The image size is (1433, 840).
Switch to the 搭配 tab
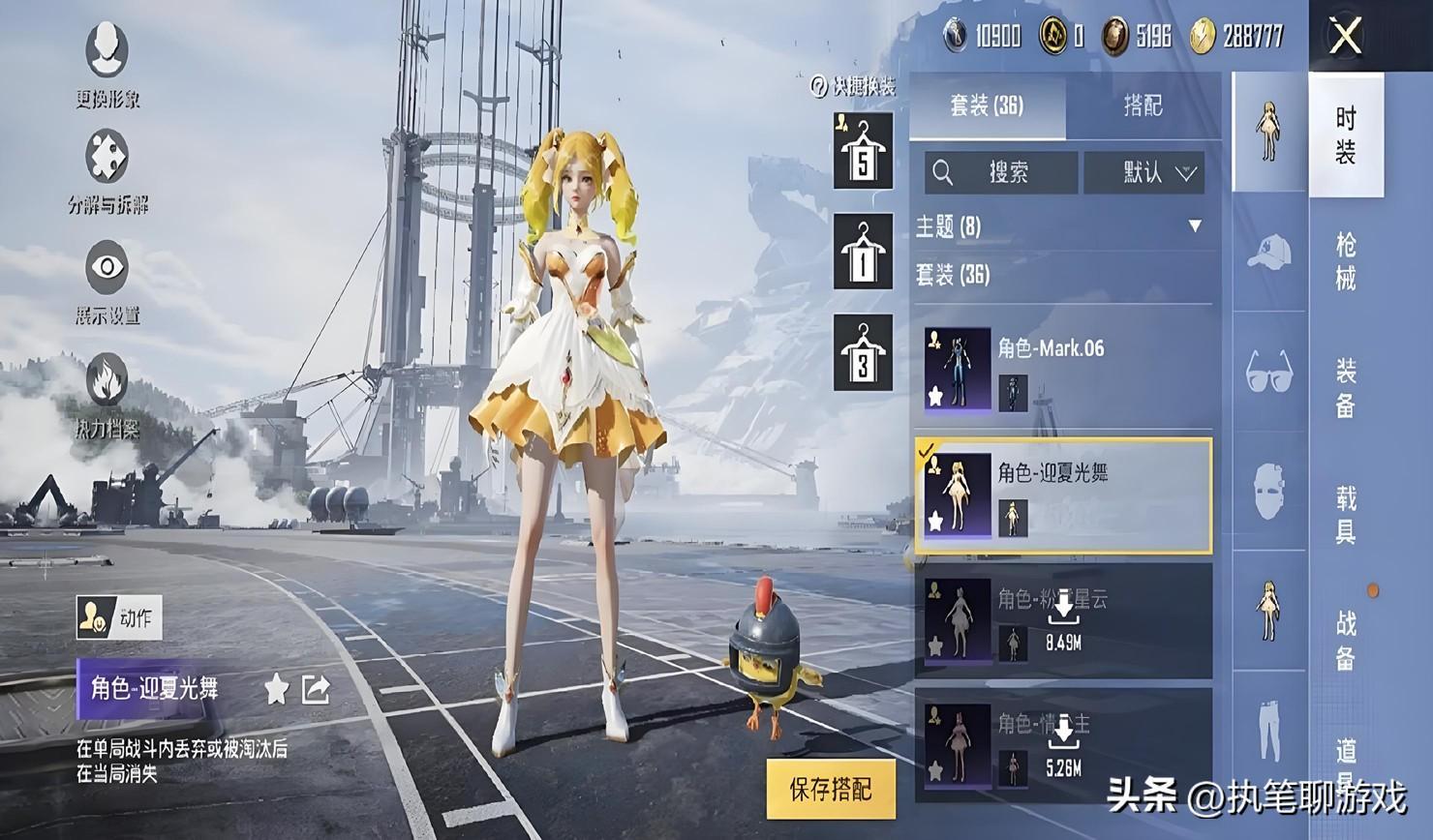coord(1143,105)
